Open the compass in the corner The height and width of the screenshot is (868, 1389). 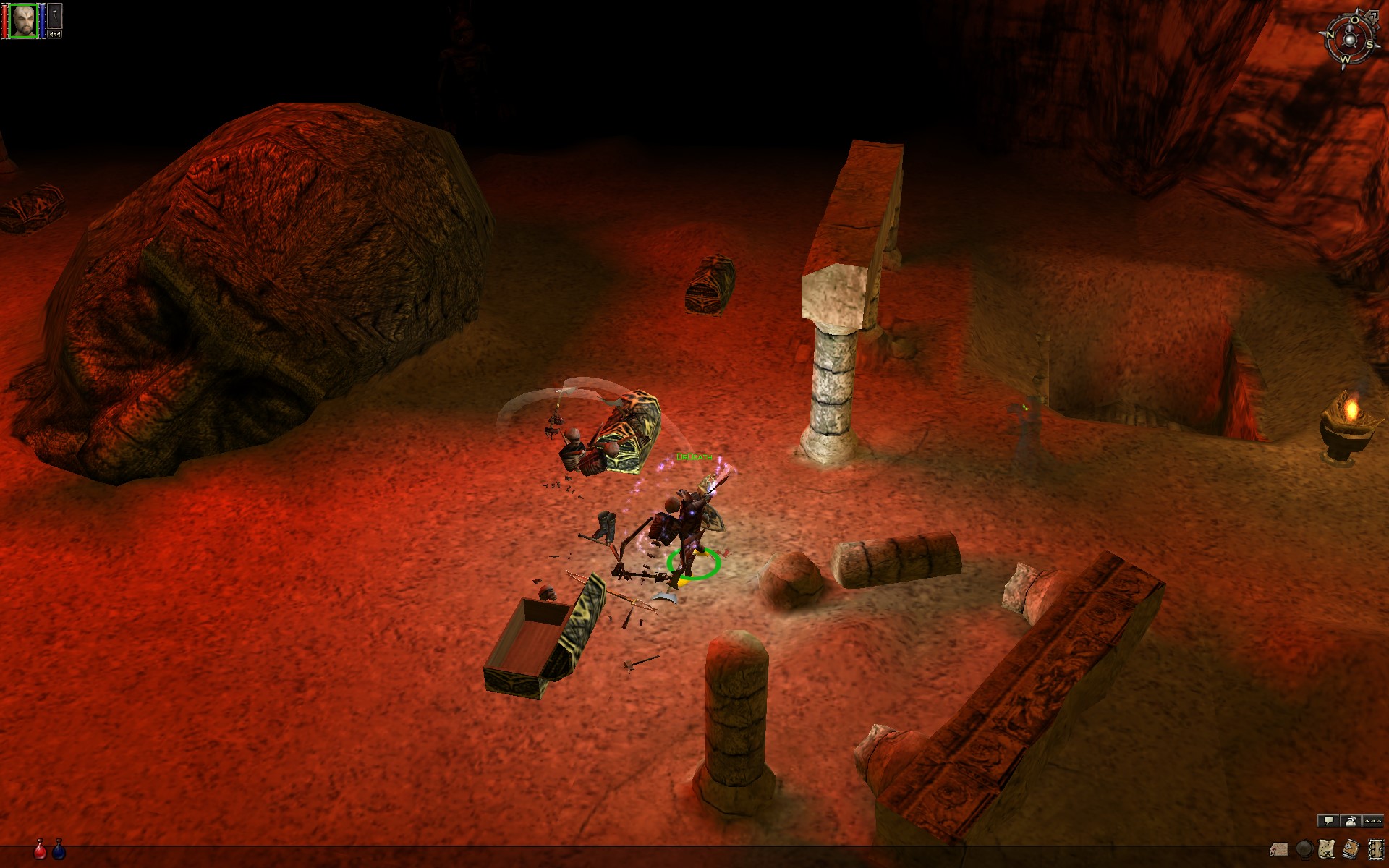pos(1349,38)
